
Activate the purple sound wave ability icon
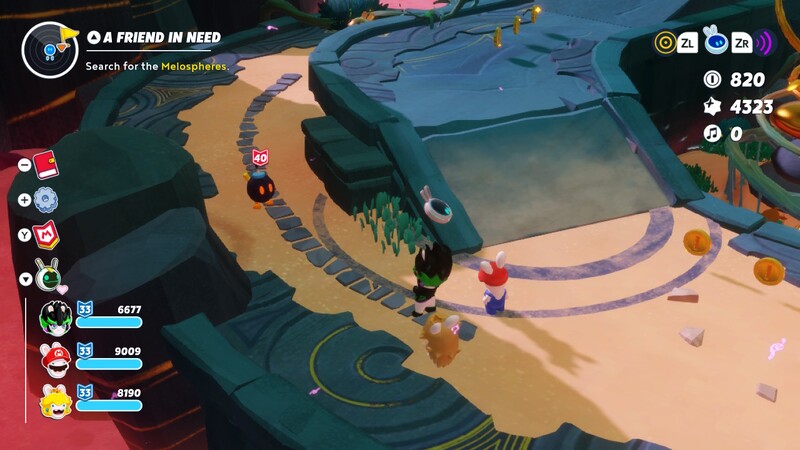[765, 42]
